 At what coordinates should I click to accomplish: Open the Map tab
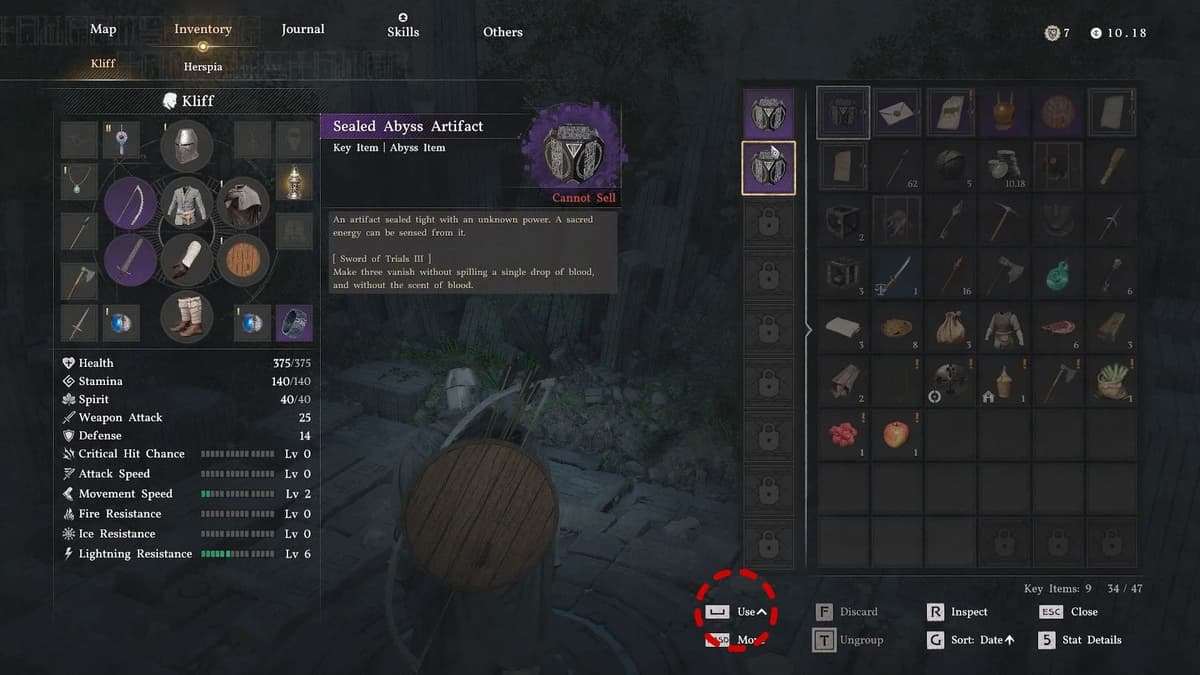103,29
